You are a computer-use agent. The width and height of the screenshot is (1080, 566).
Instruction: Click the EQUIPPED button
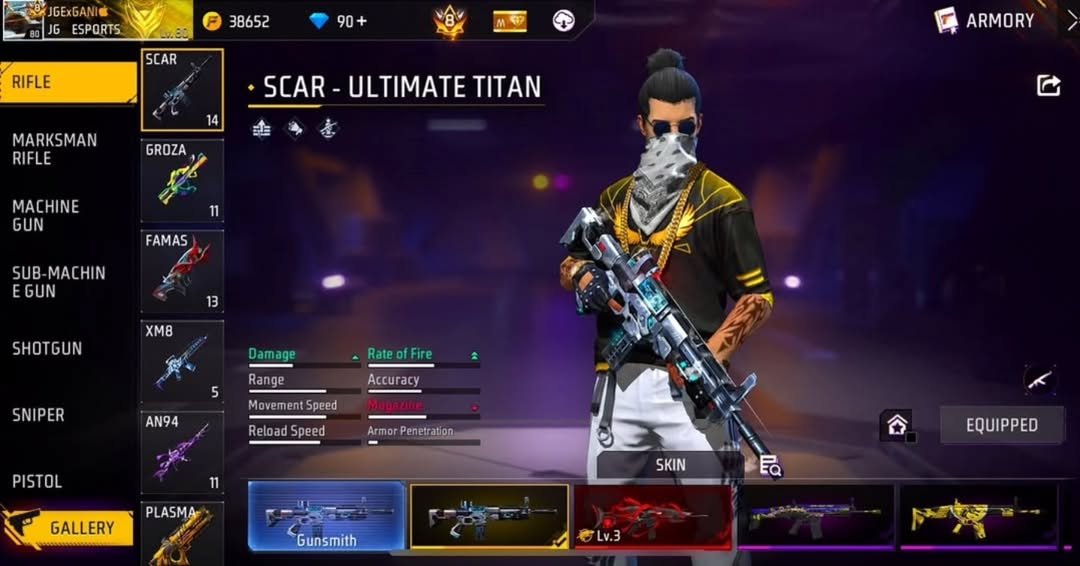pyautogui.click(x=1001, y=425)
